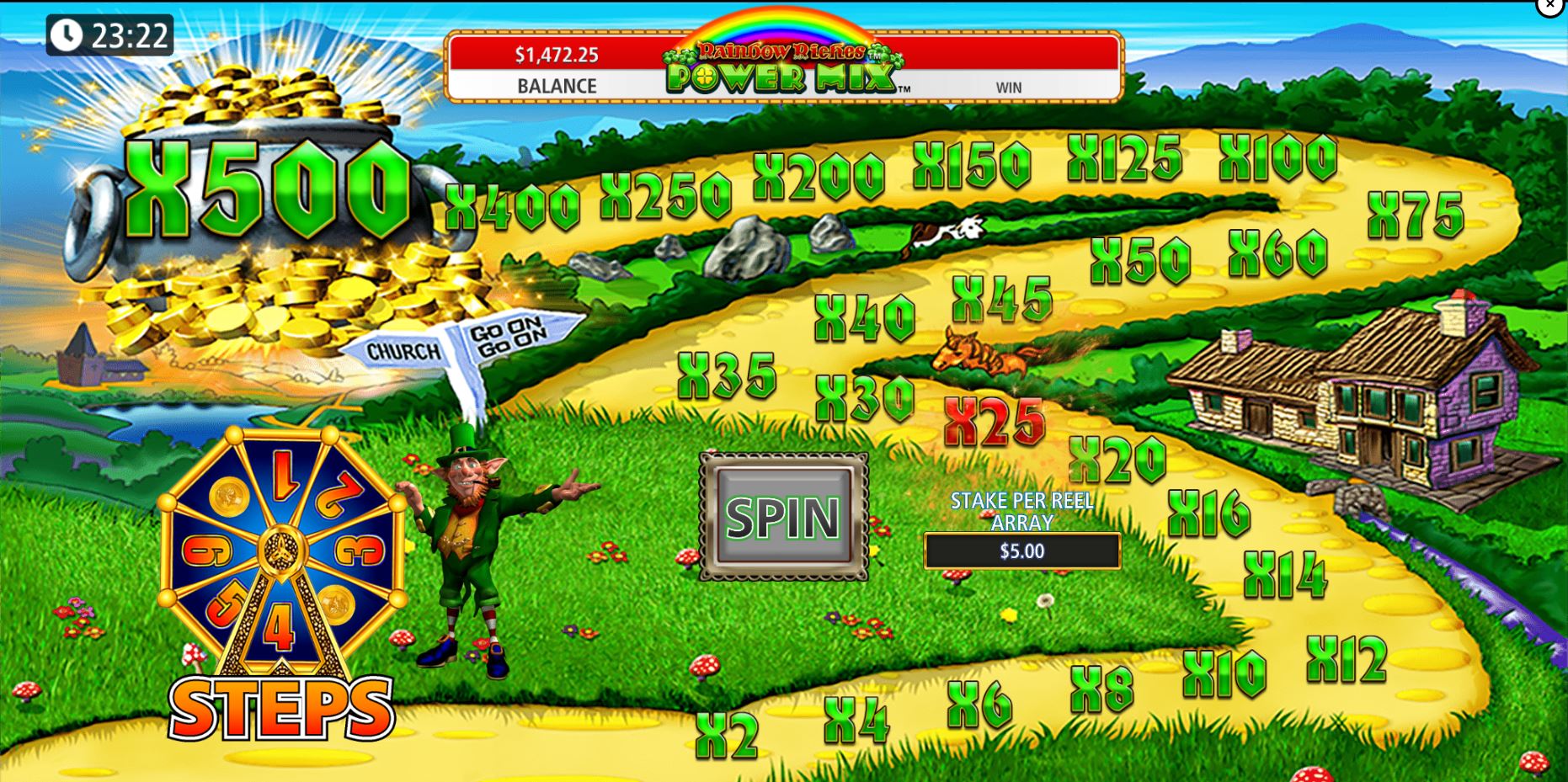Select the galloping fox near X45
Screen dimensions: 1568x782
[981, 358]
